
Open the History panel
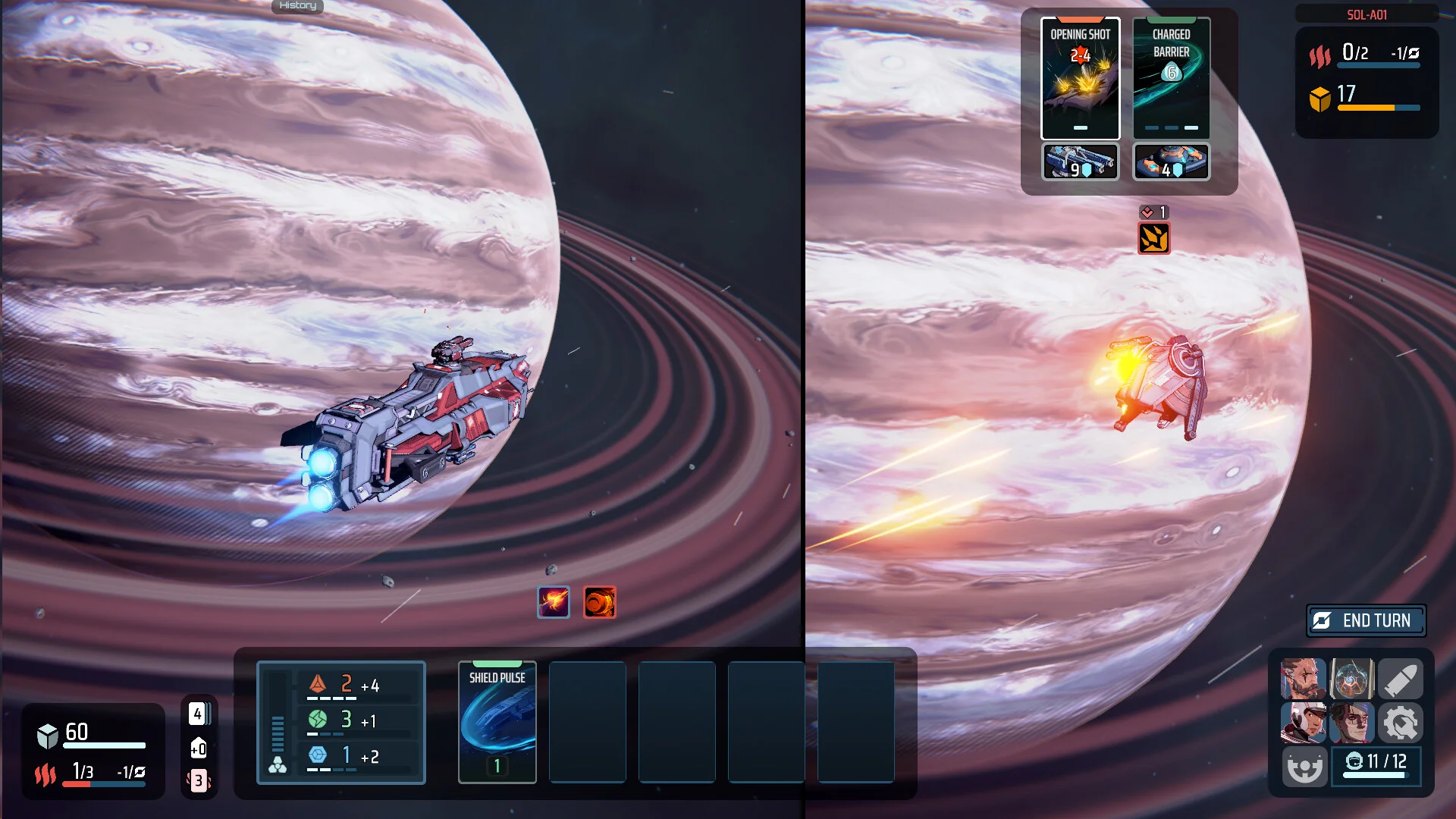297,6
